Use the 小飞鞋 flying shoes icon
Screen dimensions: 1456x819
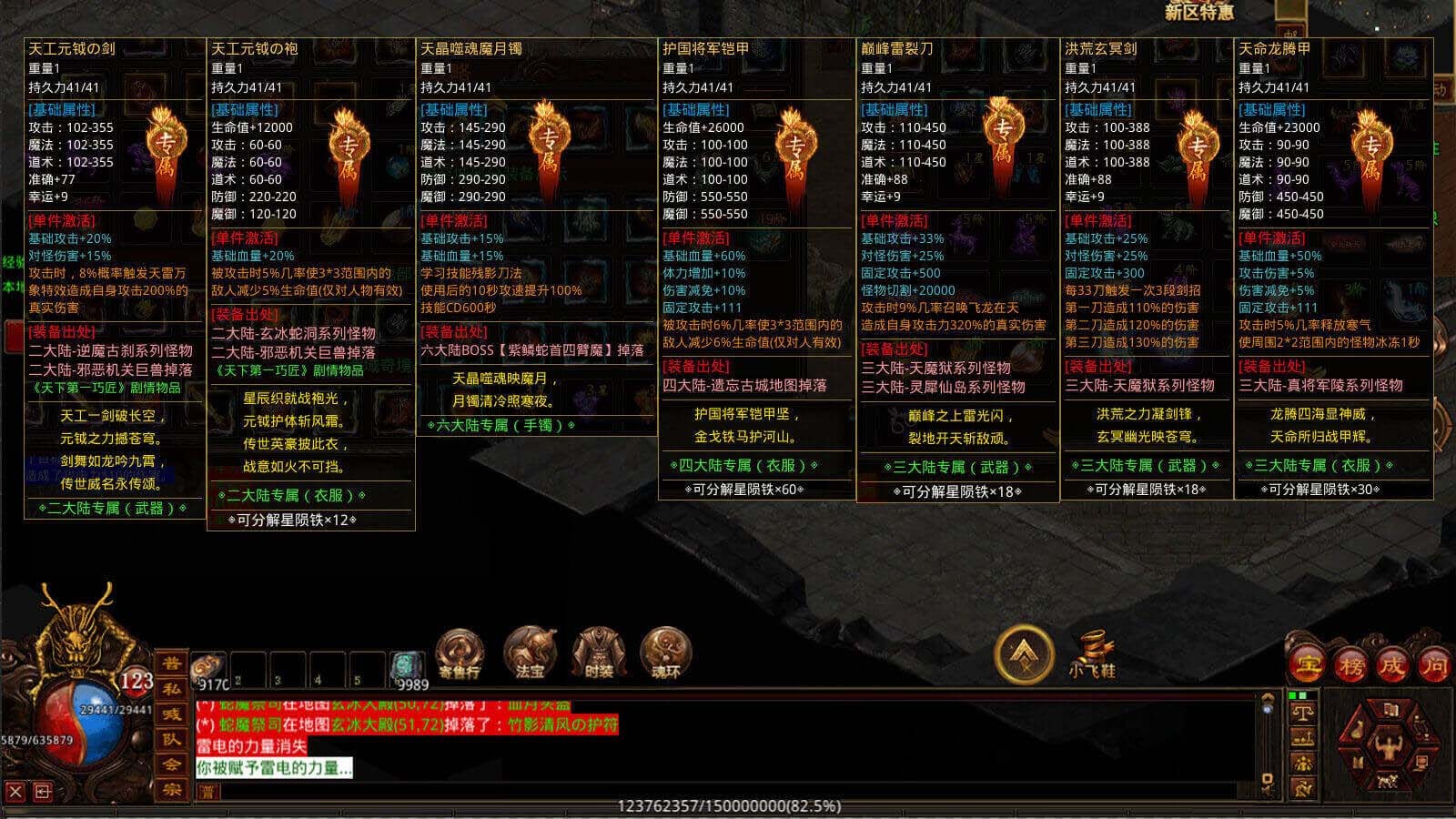(x=1092, y=653)
